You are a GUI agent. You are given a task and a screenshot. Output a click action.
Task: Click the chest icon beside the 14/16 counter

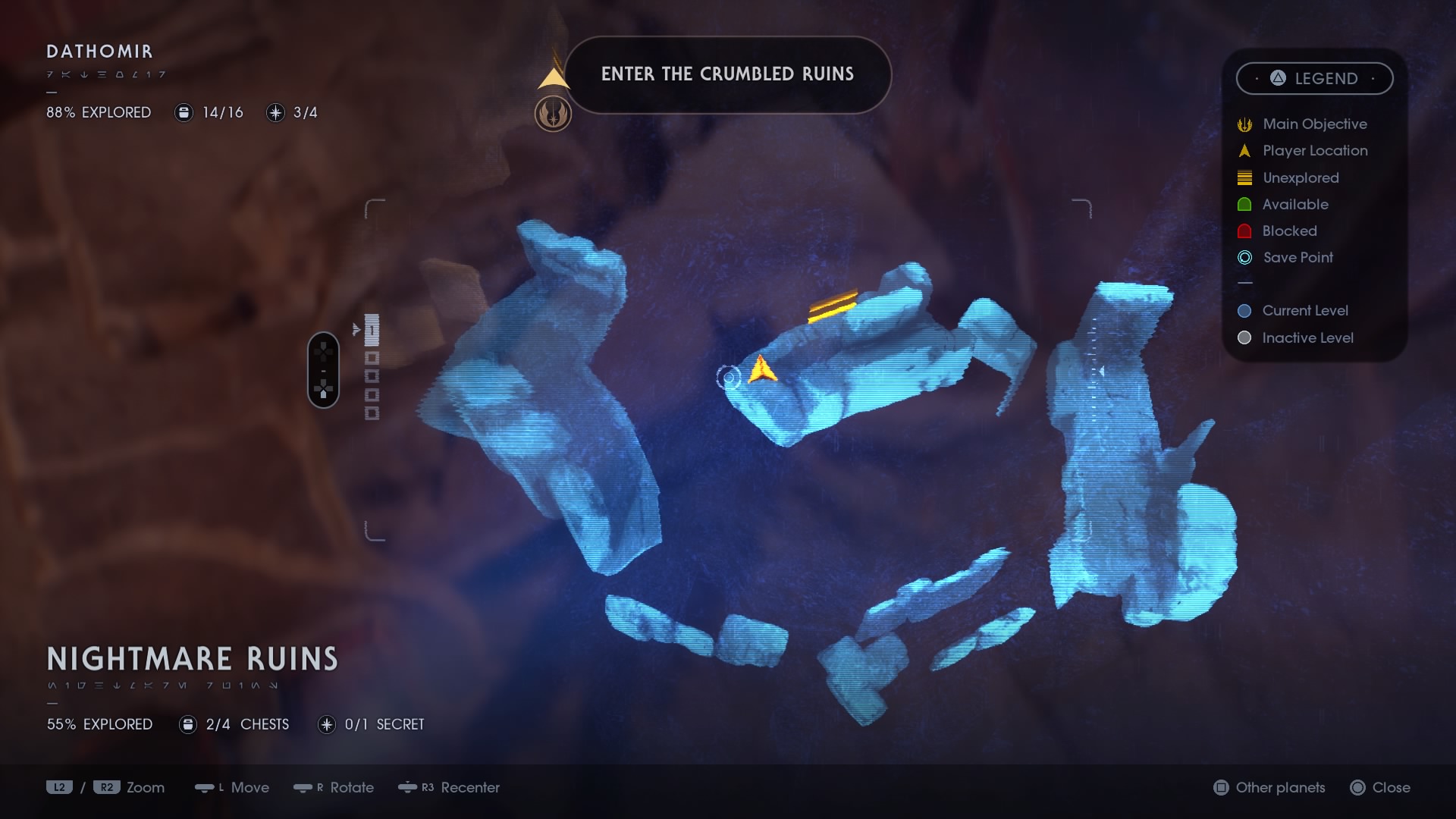(184, 112)
